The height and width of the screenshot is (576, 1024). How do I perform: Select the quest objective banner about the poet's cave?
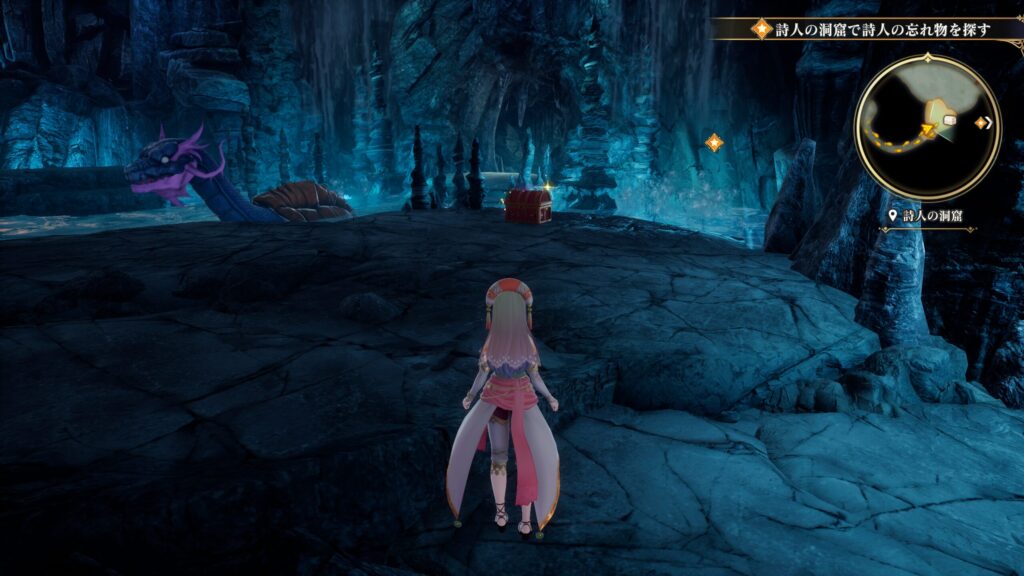pos(868,29)
